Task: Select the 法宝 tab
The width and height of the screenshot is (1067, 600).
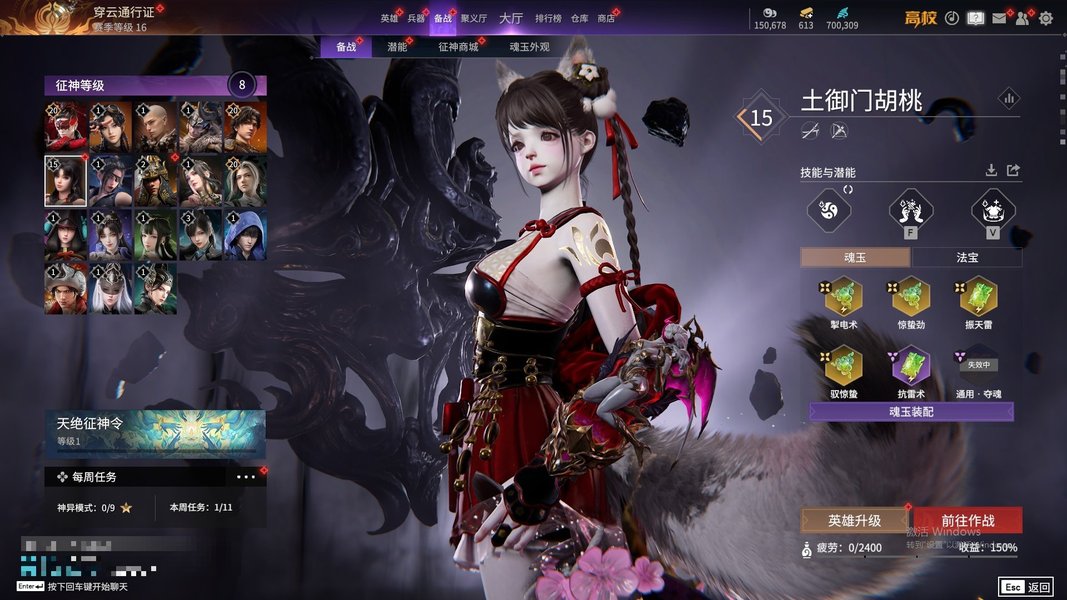Action: [x=967, y=257]
